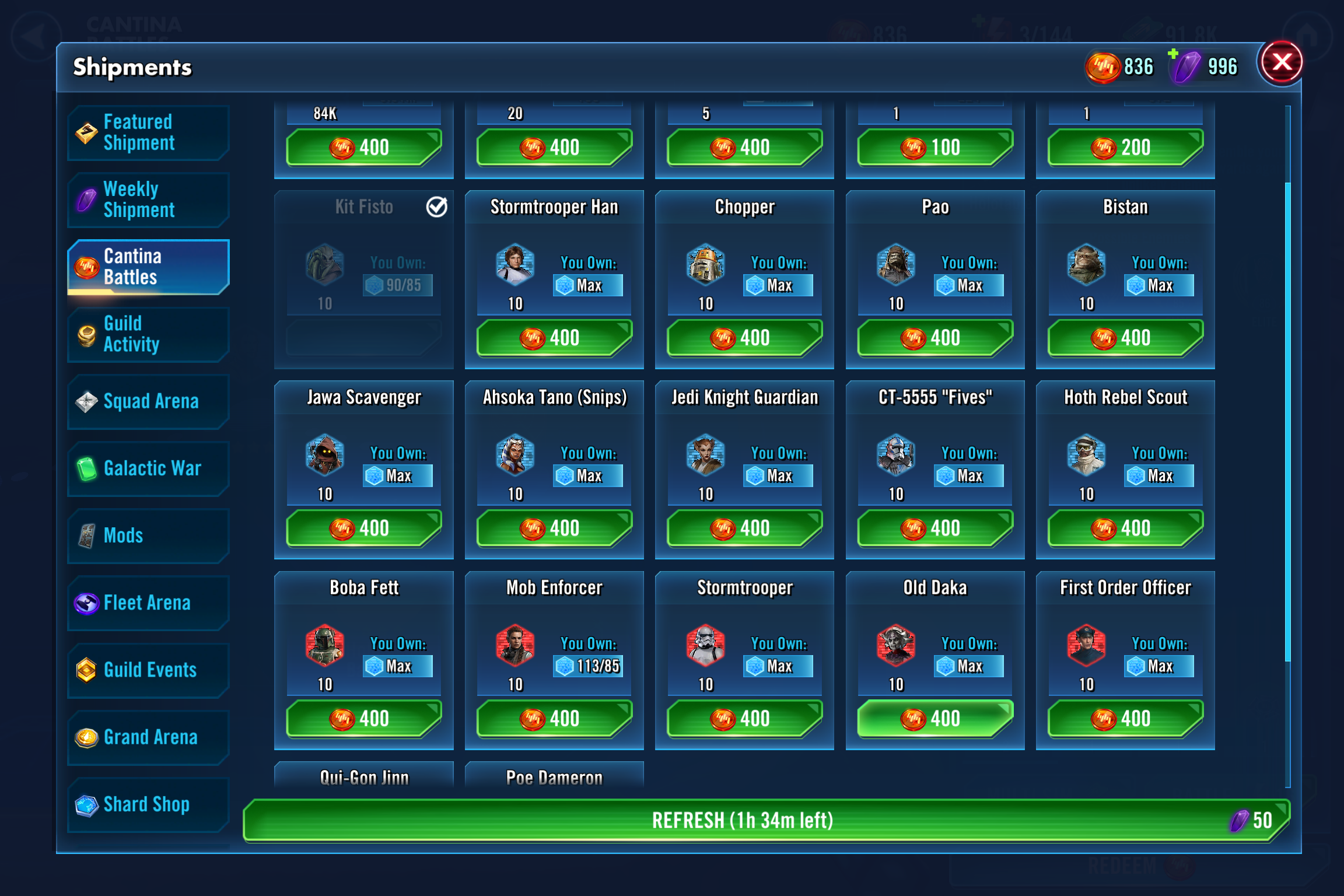
Task: Open Galactic War shipments
Action: [x=148, y=468]
